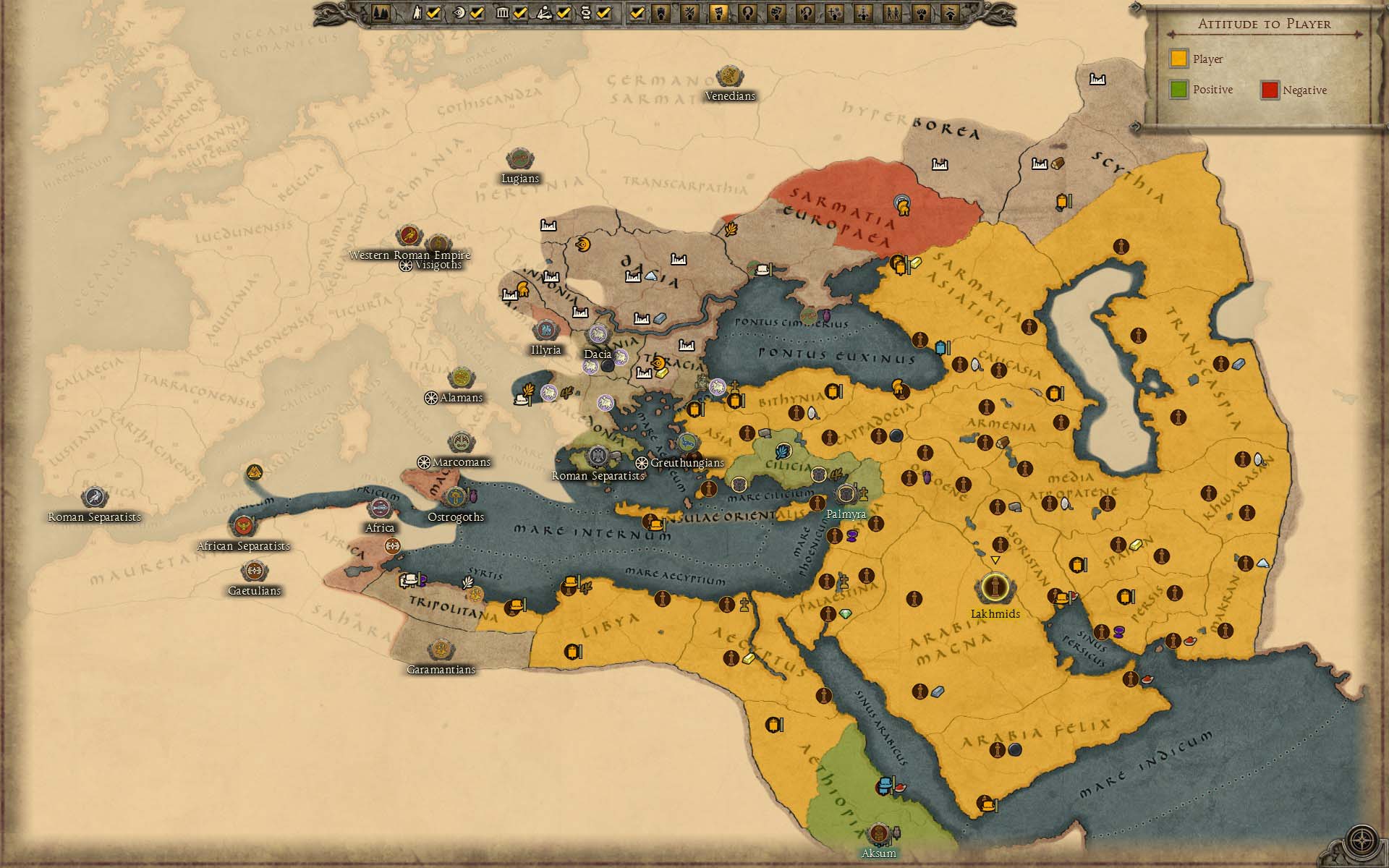
Task: Select the Lakhmids faction marker
Action: click(995, 587)
